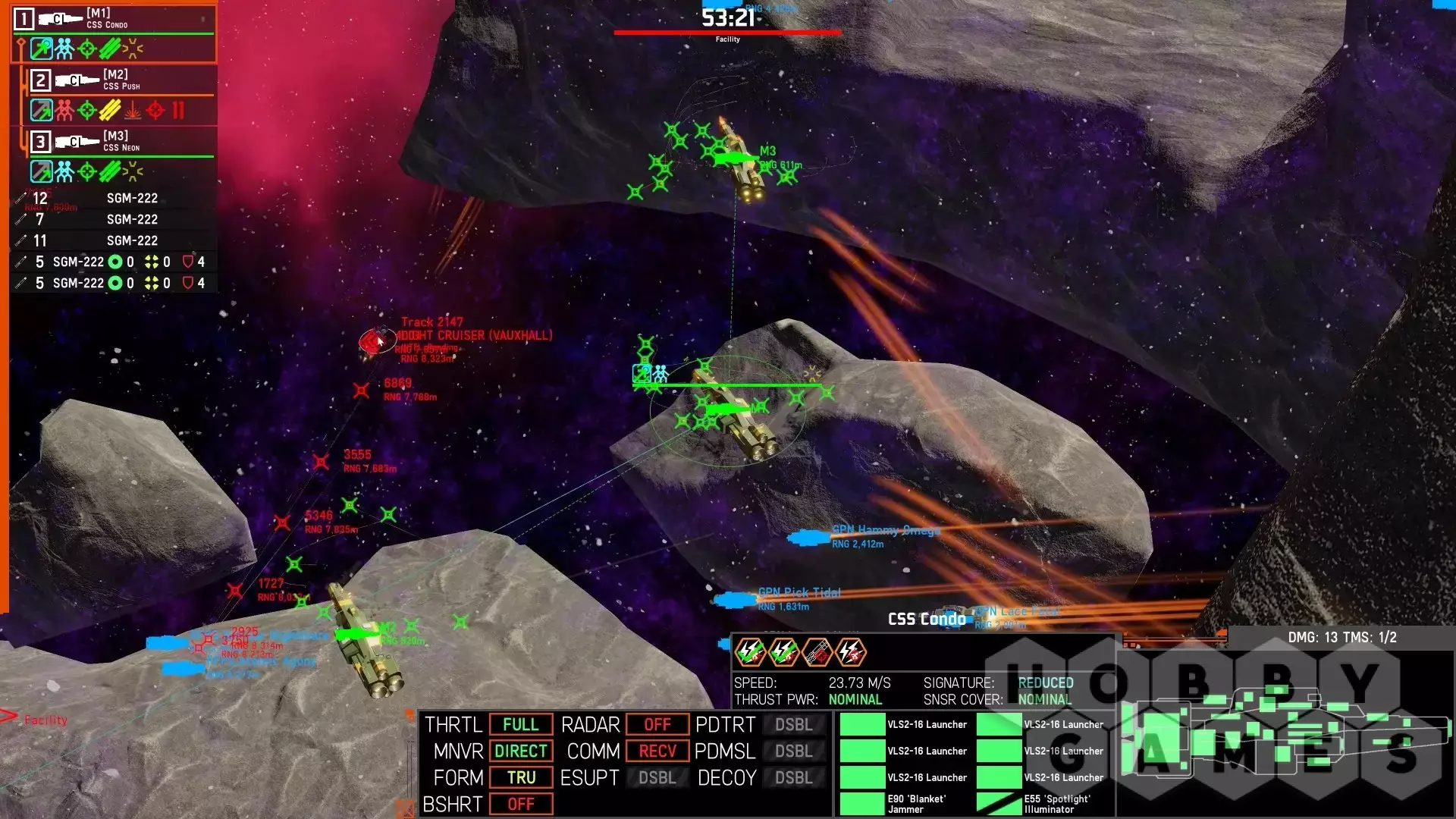
Task: Toggle formation TRU setting
Action: pyautogui.click(x=520, y=778)
